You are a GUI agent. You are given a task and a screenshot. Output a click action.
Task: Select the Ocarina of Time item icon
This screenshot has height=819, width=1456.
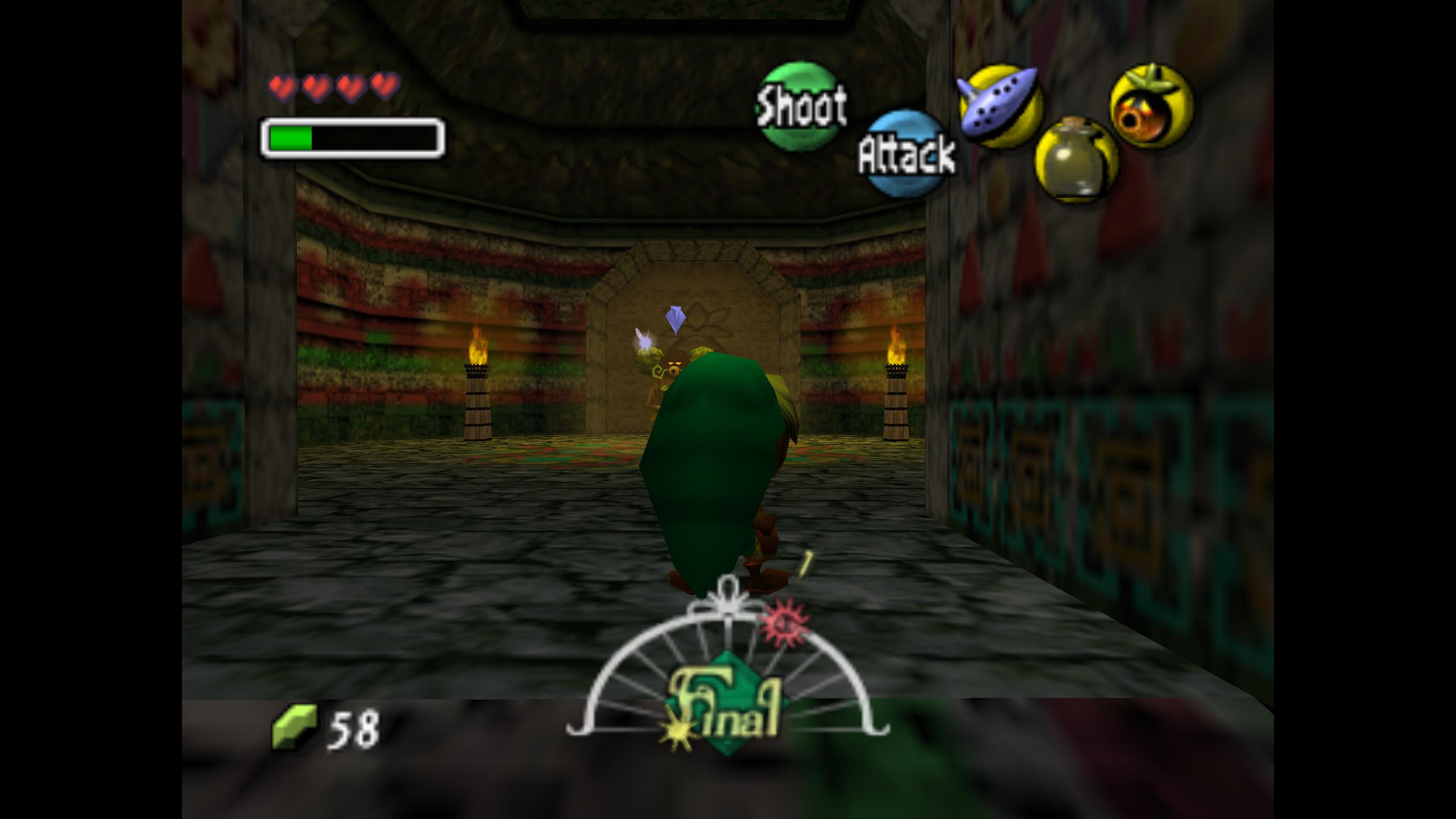[1000, 106]
